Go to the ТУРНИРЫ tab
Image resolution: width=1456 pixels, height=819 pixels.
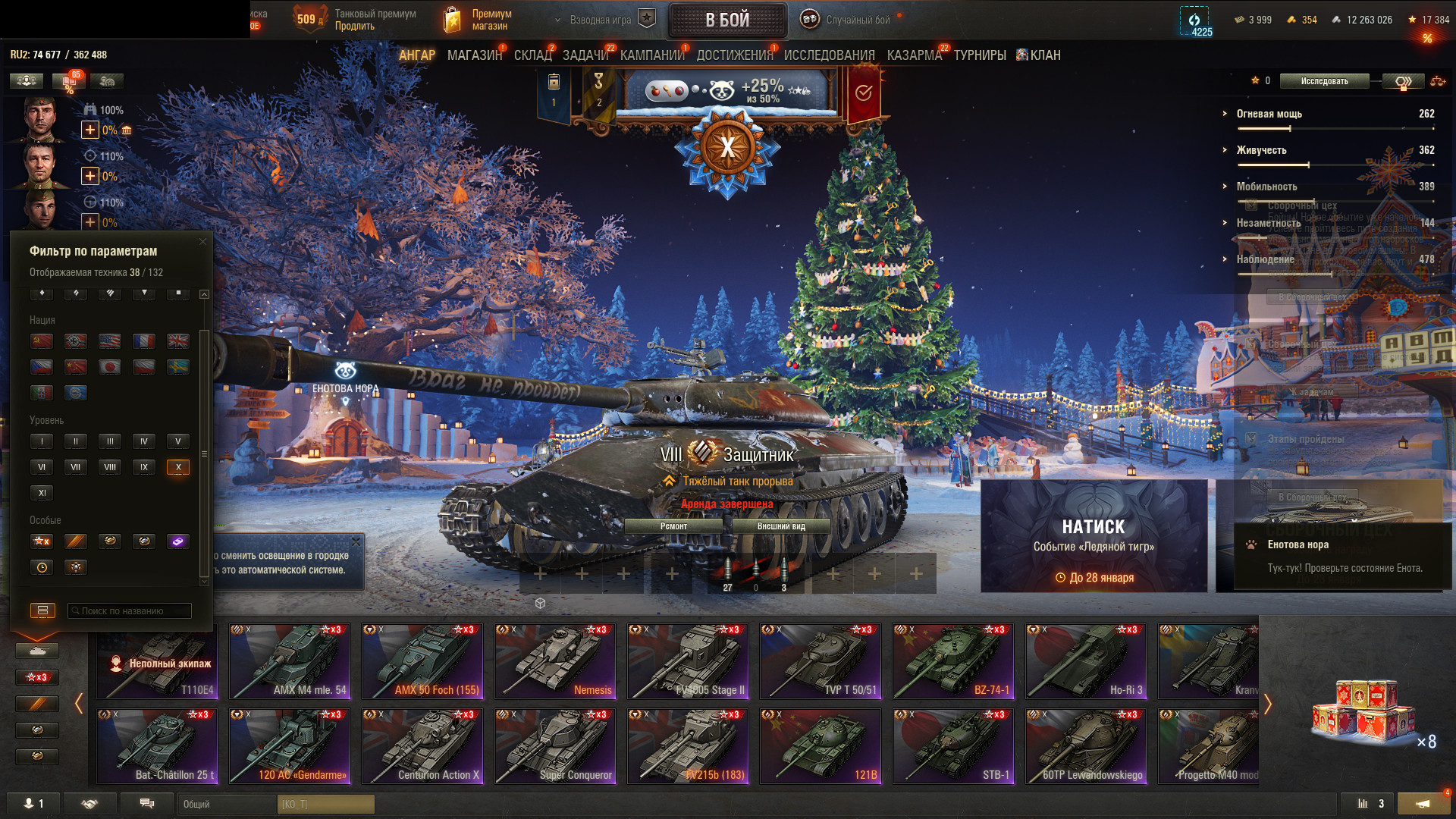[980, 55]
